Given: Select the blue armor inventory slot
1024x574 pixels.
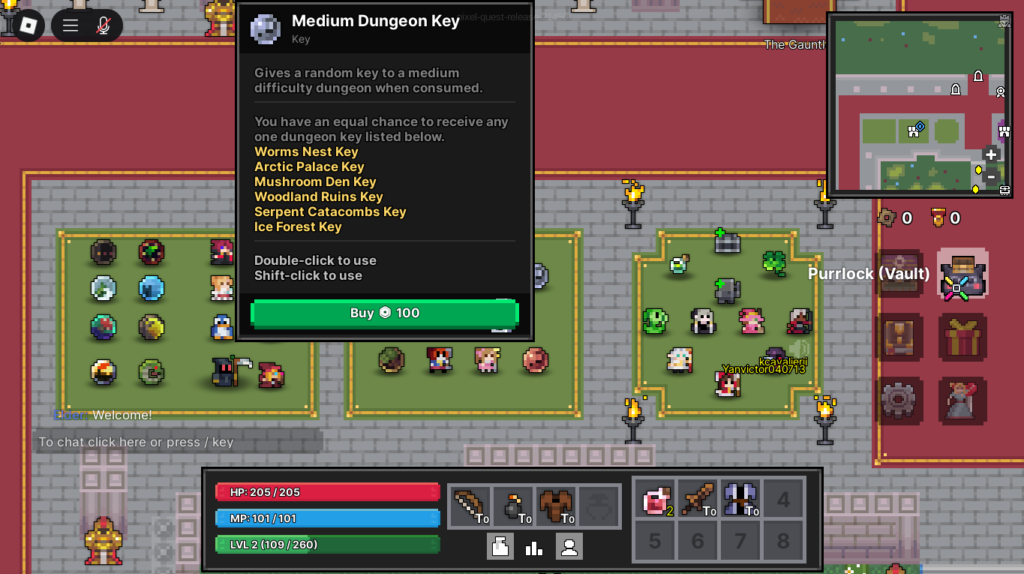Looking at the screenshot, I should coord(741,499).
